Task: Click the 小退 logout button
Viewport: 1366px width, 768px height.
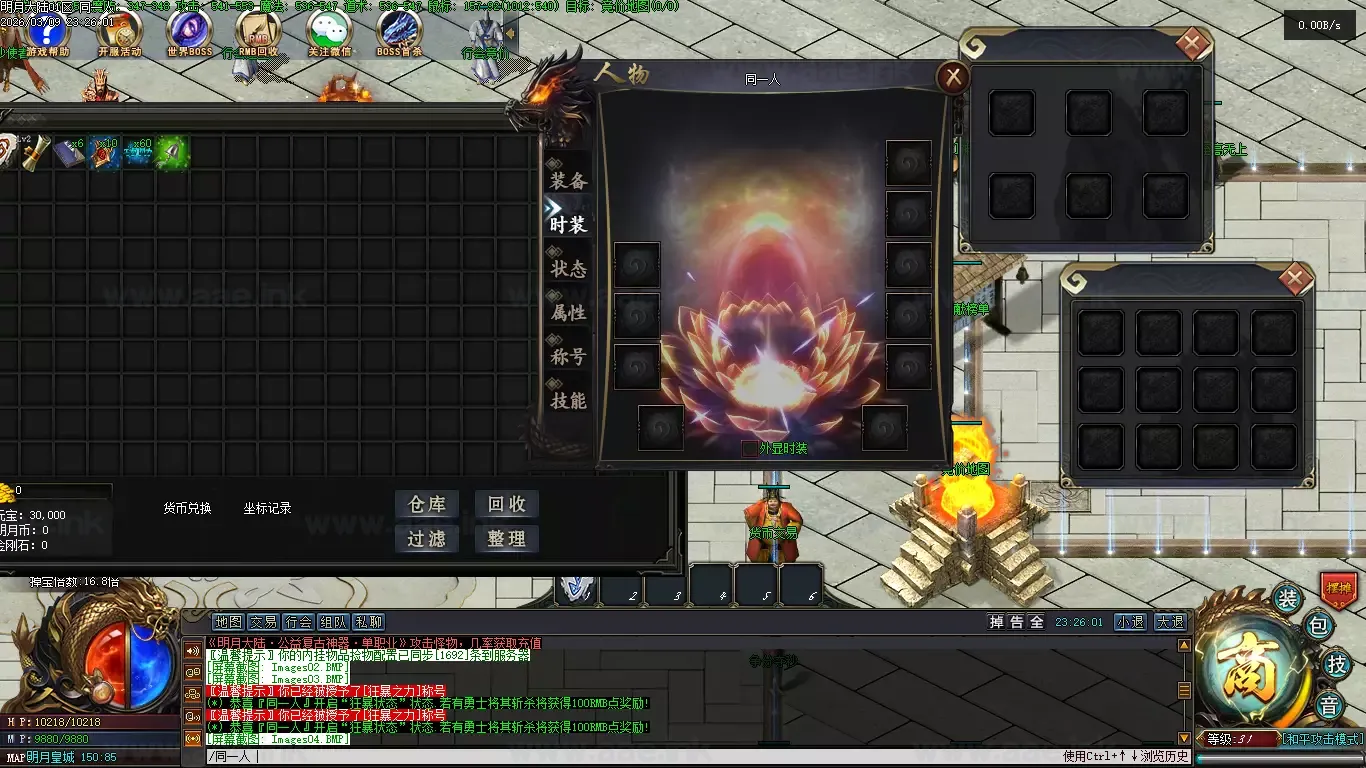Action: pyautogui.click(x=1131, y=622)
